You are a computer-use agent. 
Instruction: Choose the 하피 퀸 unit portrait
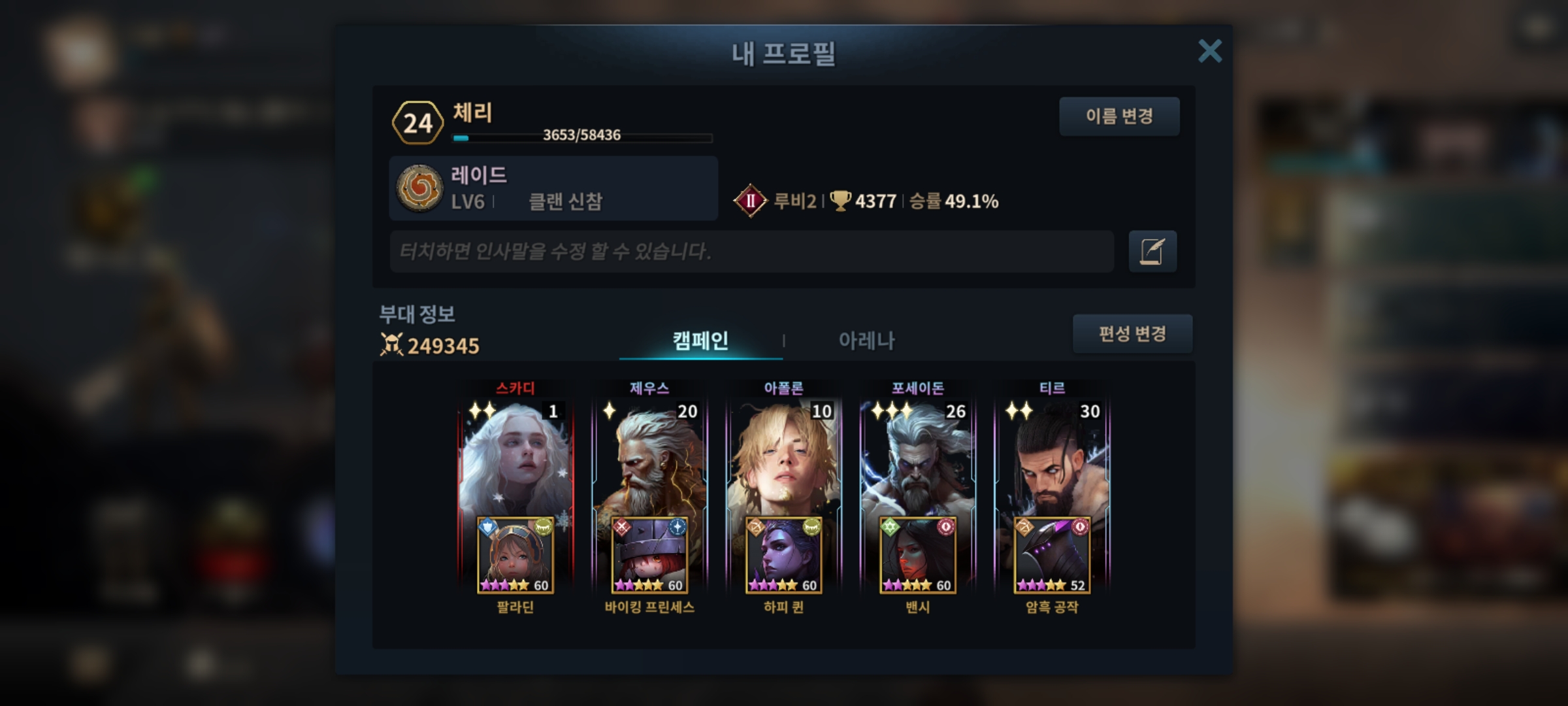tap(783, 556)
